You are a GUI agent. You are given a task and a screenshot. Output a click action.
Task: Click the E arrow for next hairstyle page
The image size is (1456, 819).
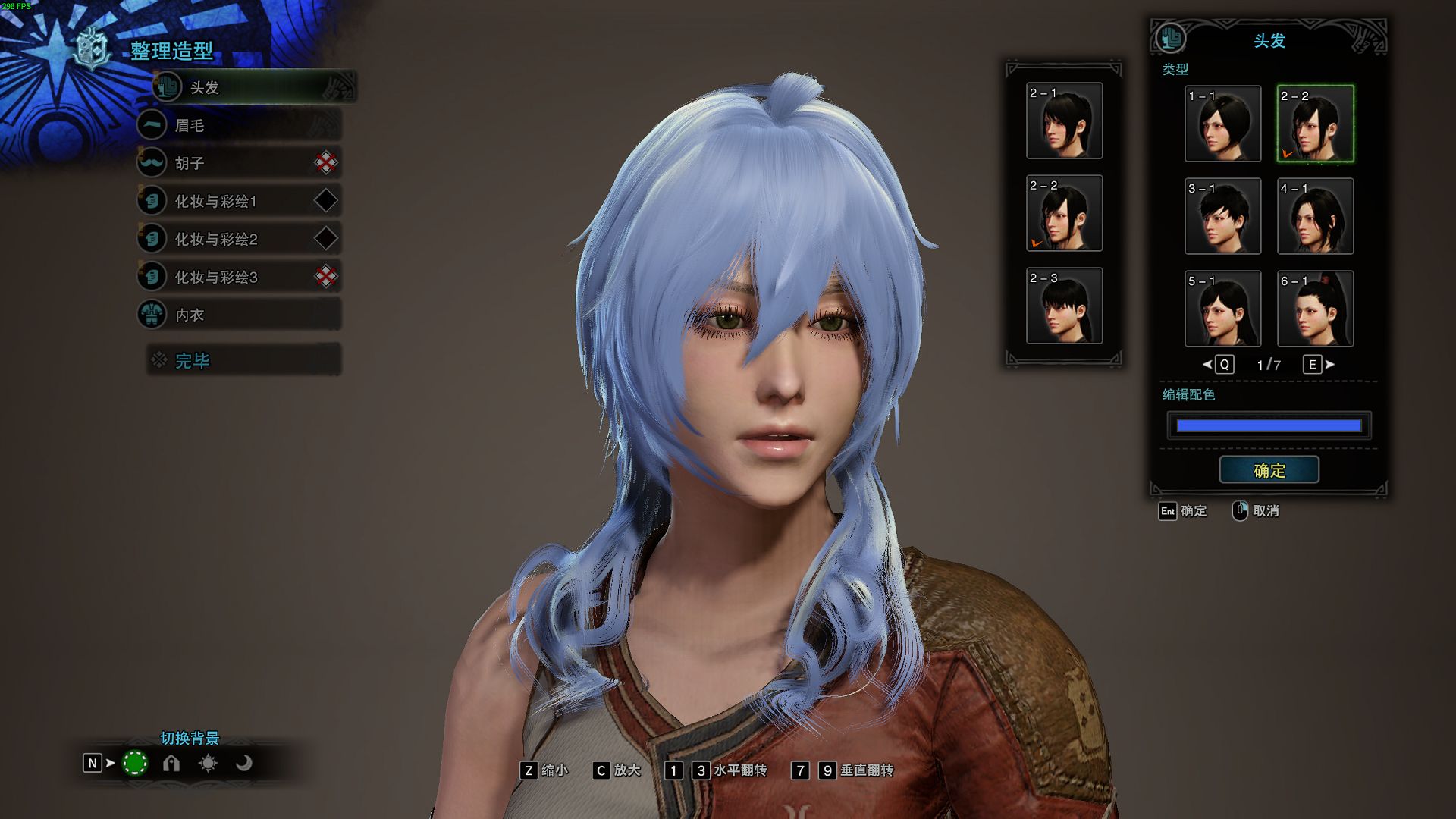tap(1312, 365)
